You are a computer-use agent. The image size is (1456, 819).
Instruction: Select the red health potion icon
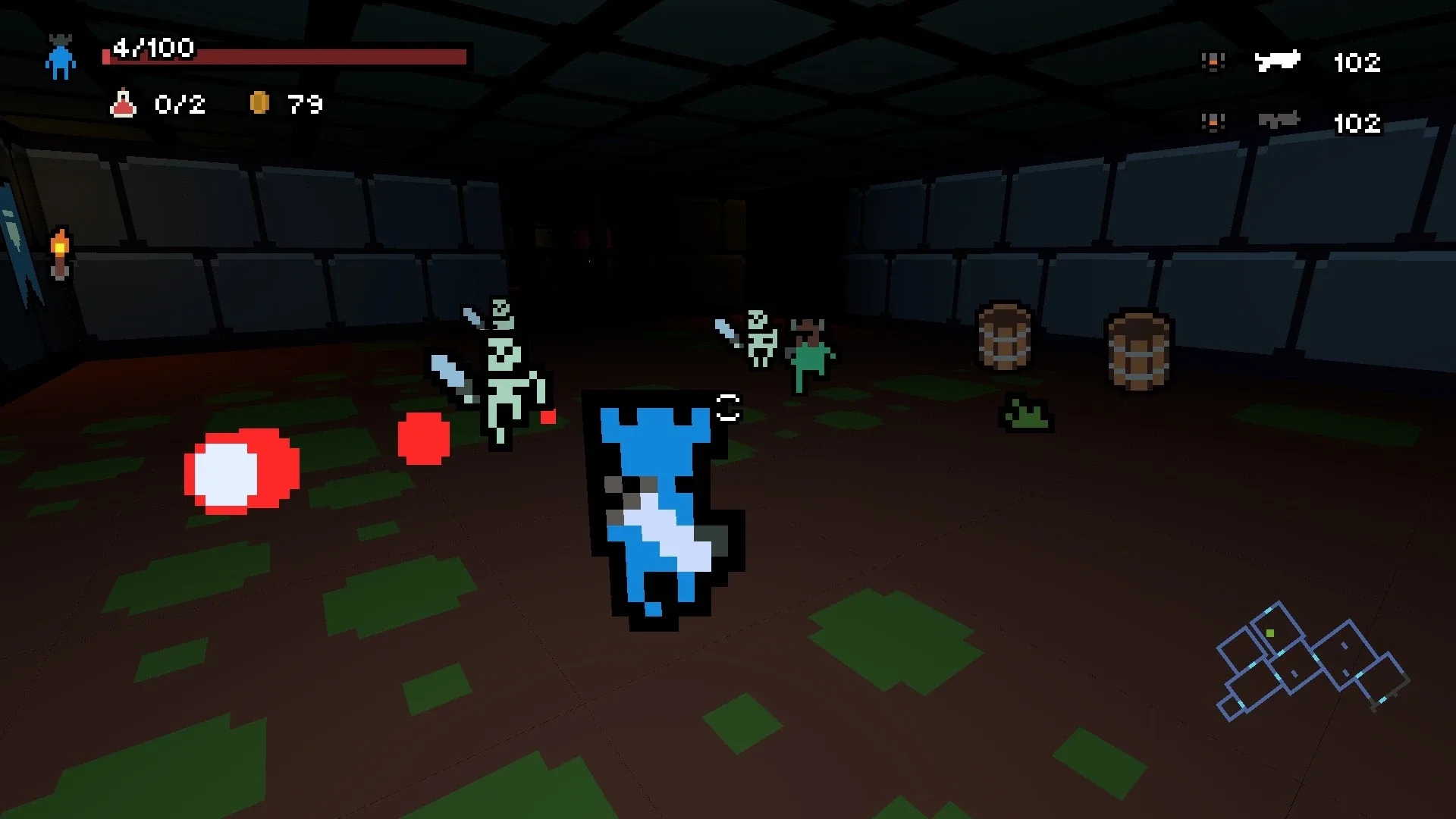124,105
